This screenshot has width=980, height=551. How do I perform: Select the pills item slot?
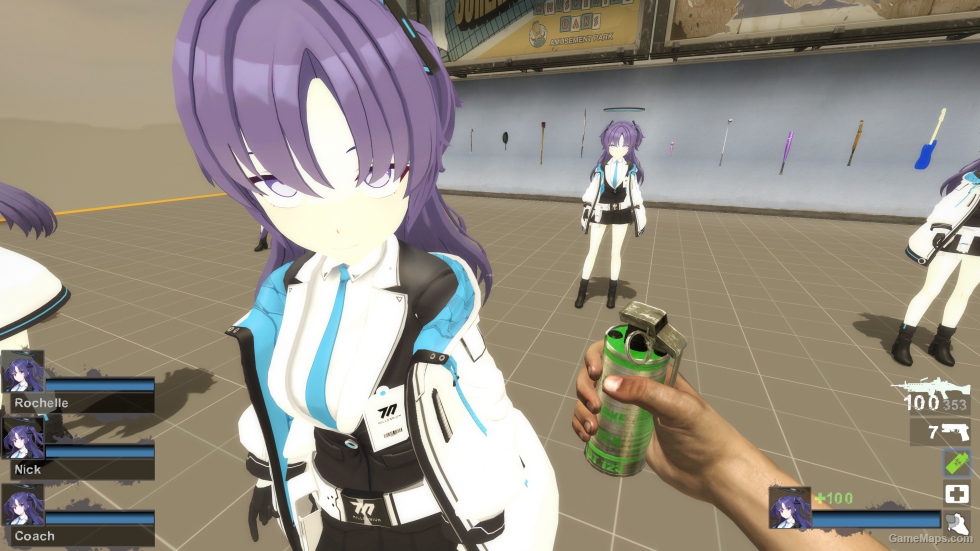tap(957, 521)
